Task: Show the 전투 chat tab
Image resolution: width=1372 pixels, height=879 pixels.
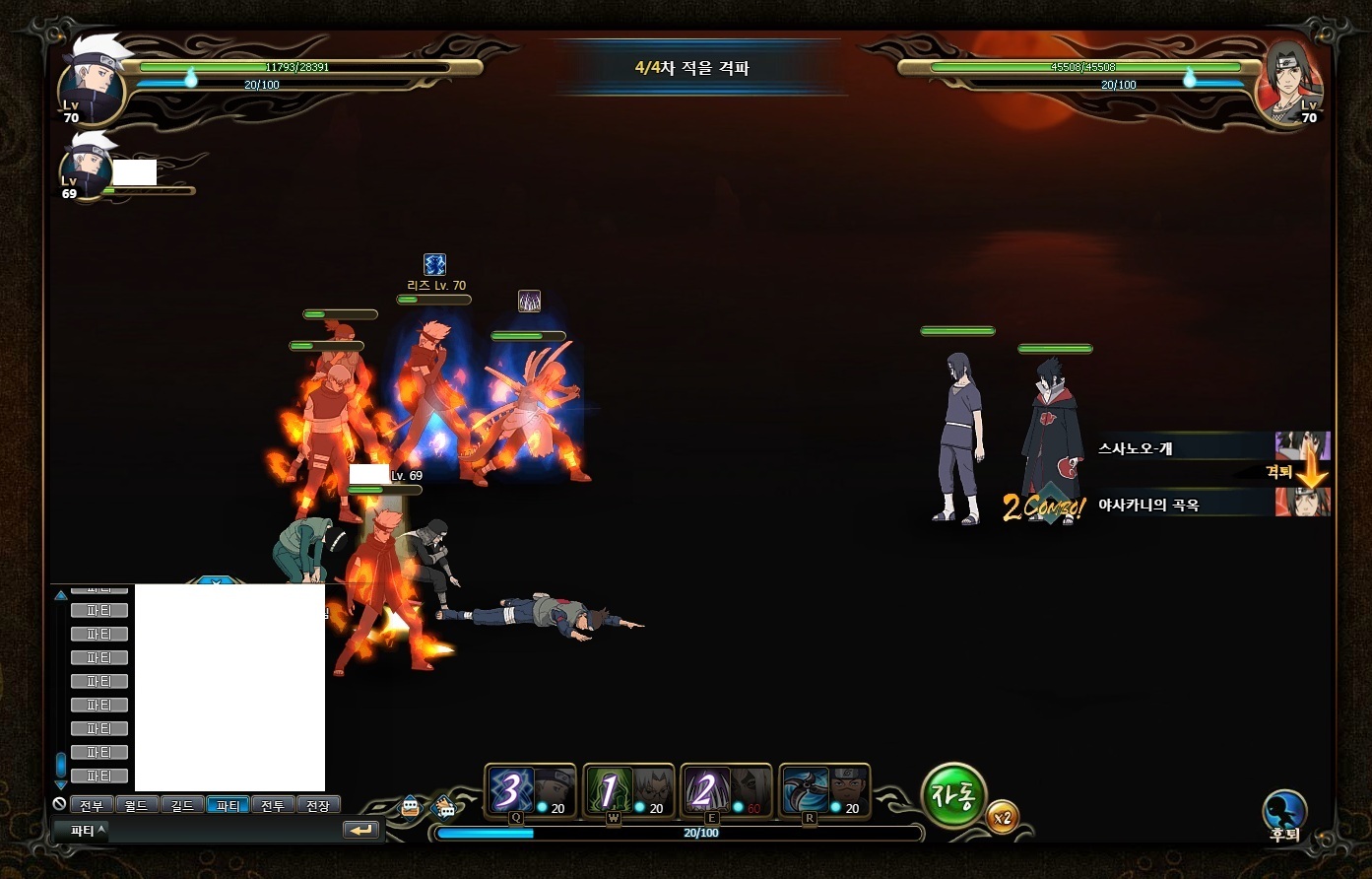Action: [273, 805]
